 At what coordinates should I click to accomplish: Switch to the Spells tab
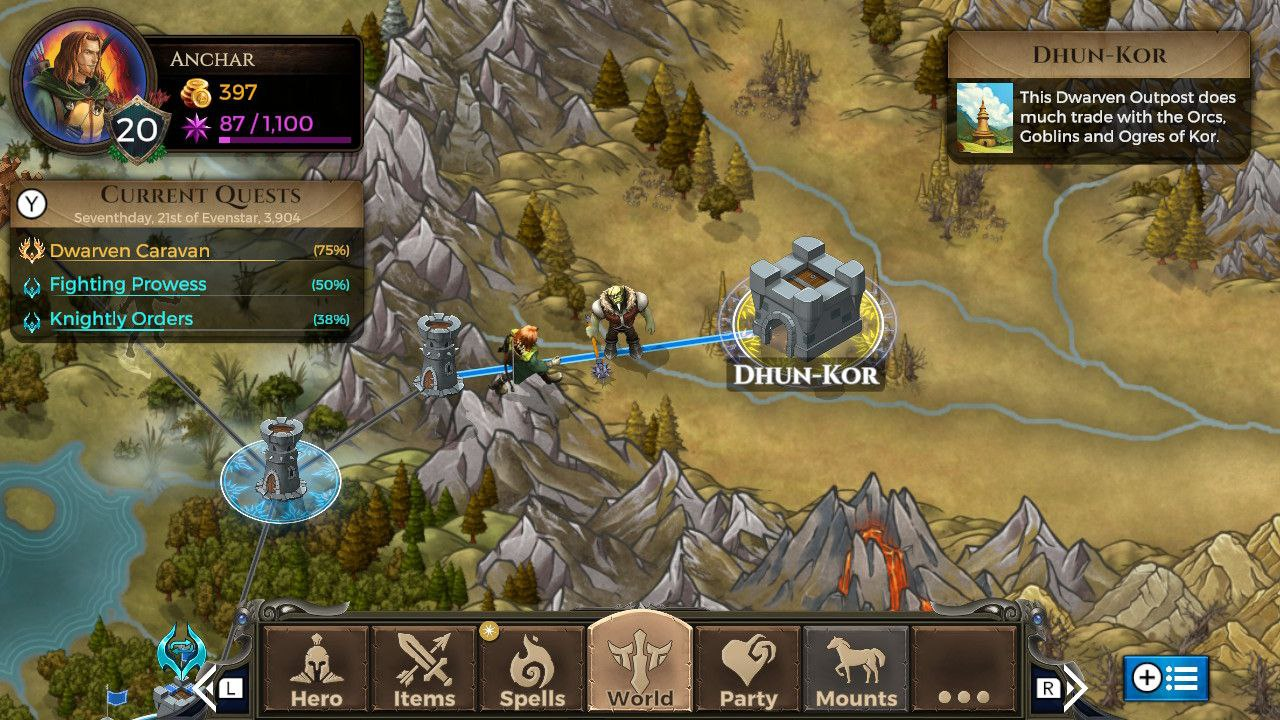532,670
